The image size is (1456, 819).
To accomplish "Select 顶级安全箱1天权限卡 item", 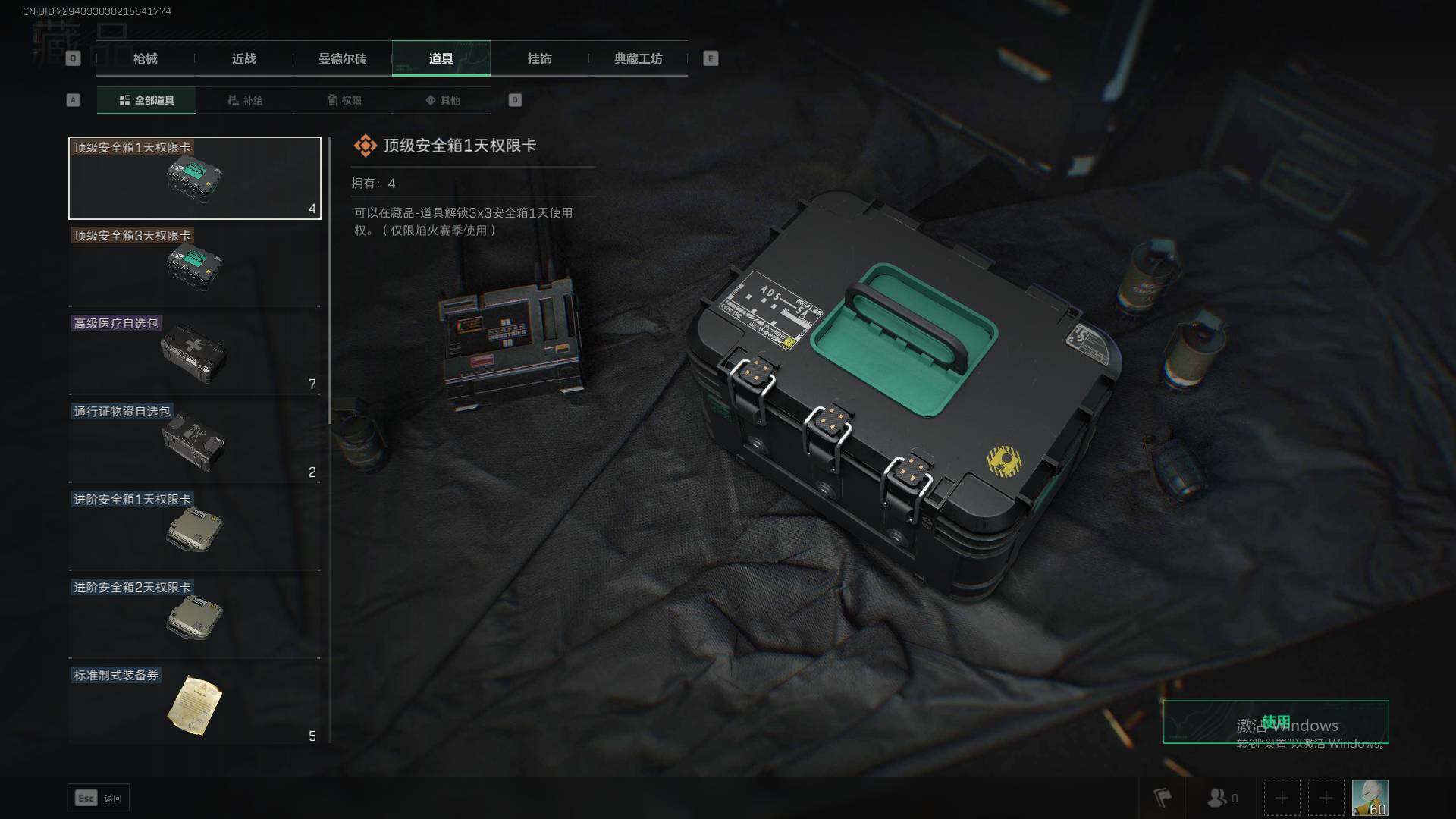I will (x=195, y=178).
